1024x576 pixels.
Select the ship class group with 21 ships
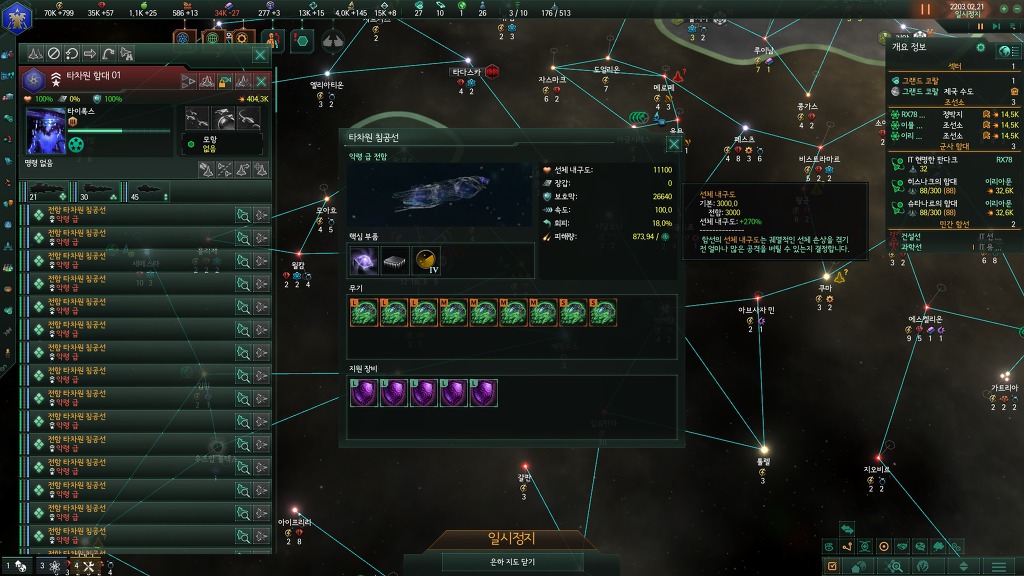point(48,190)
